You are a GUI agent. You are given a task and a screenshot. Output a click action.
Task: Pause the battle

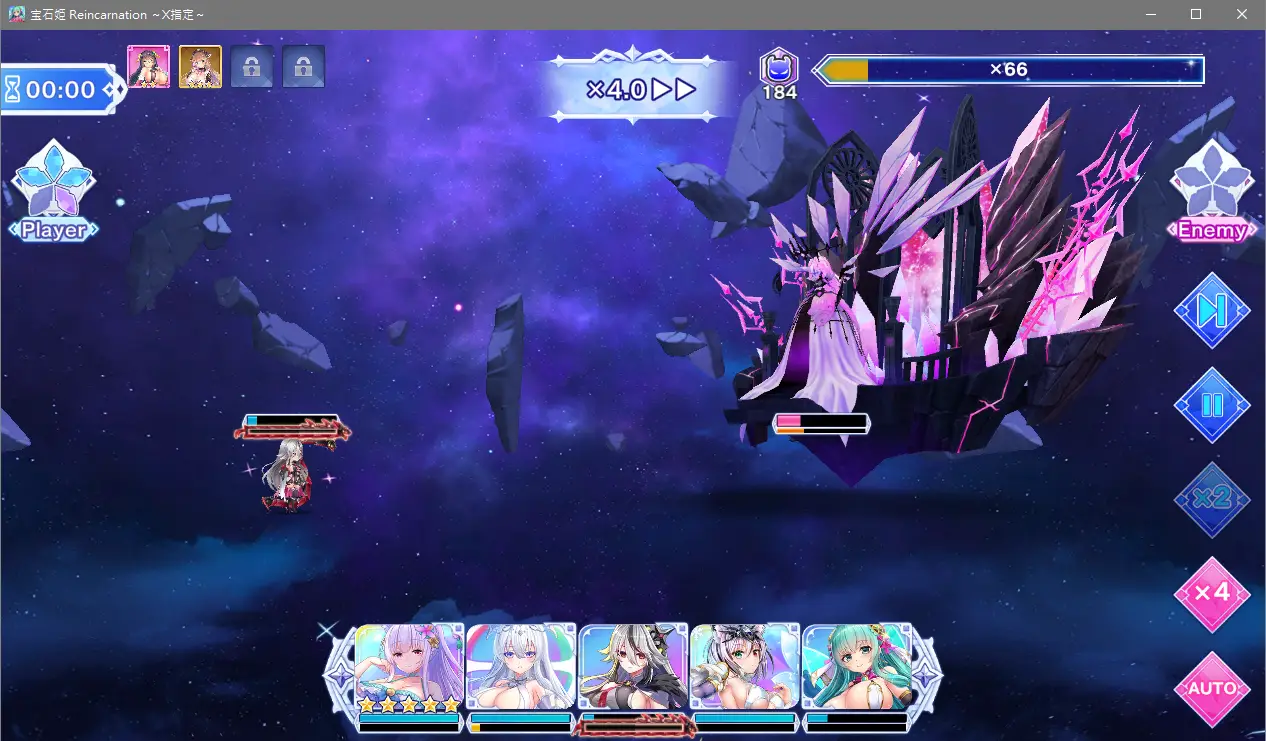pos(1212,405)
